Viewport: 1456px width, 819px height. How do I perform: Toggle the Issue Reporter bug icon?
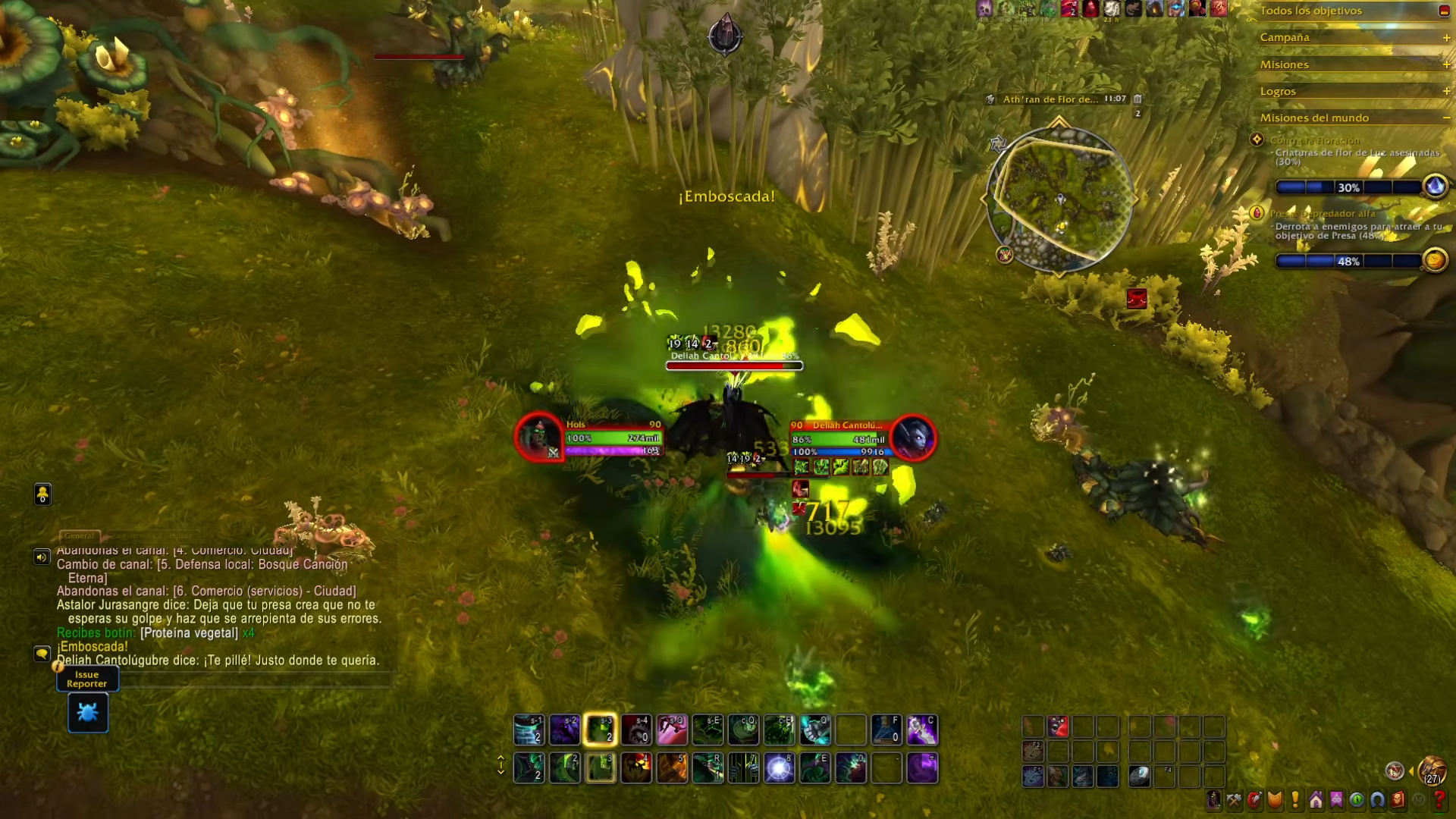tap(87, 711)
